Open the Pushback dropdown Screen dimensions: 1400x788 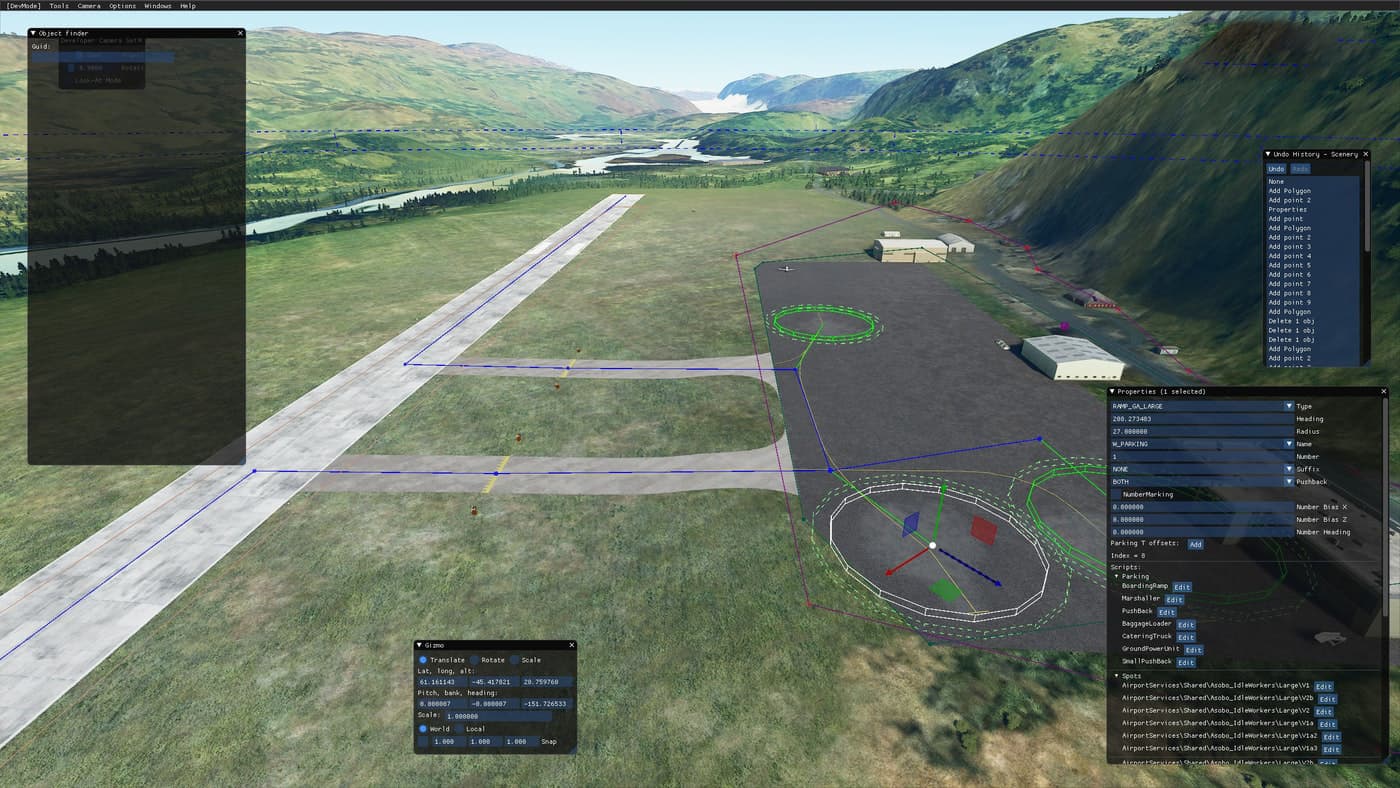point(1288,482)
